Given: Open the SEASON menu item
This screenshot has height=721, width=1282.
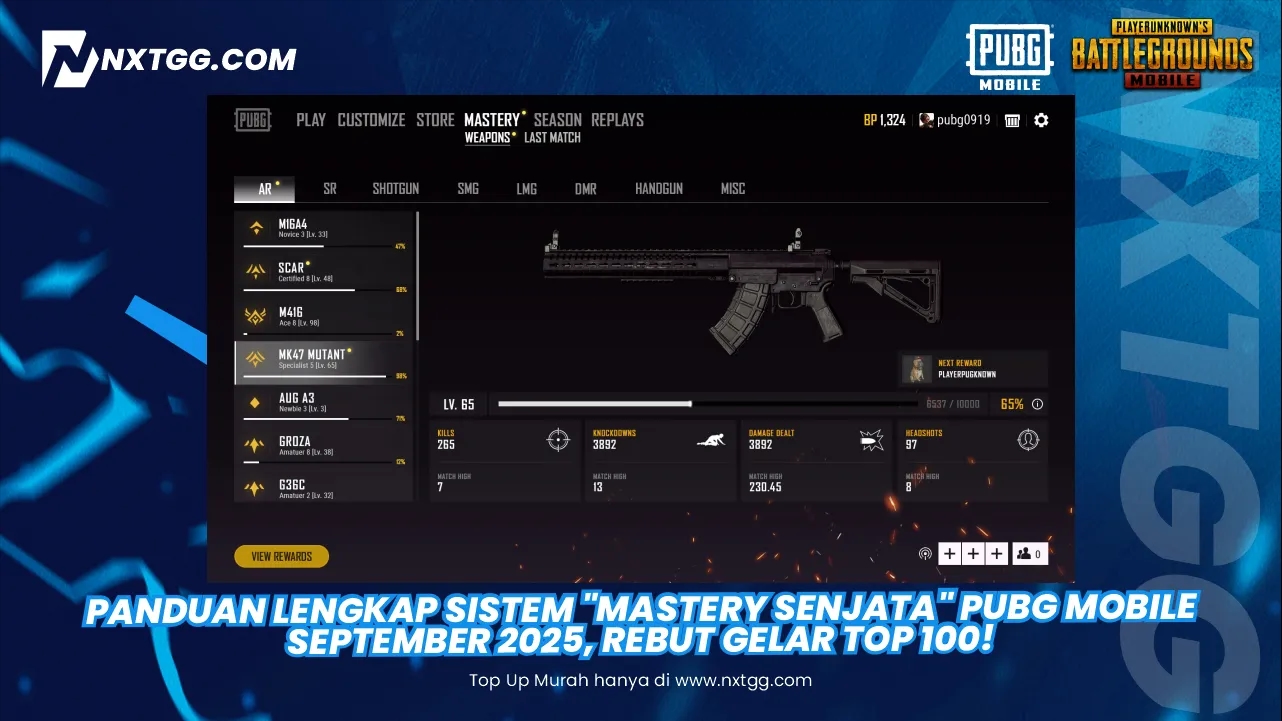Looking at the screenshot, I should coord(557,119).
